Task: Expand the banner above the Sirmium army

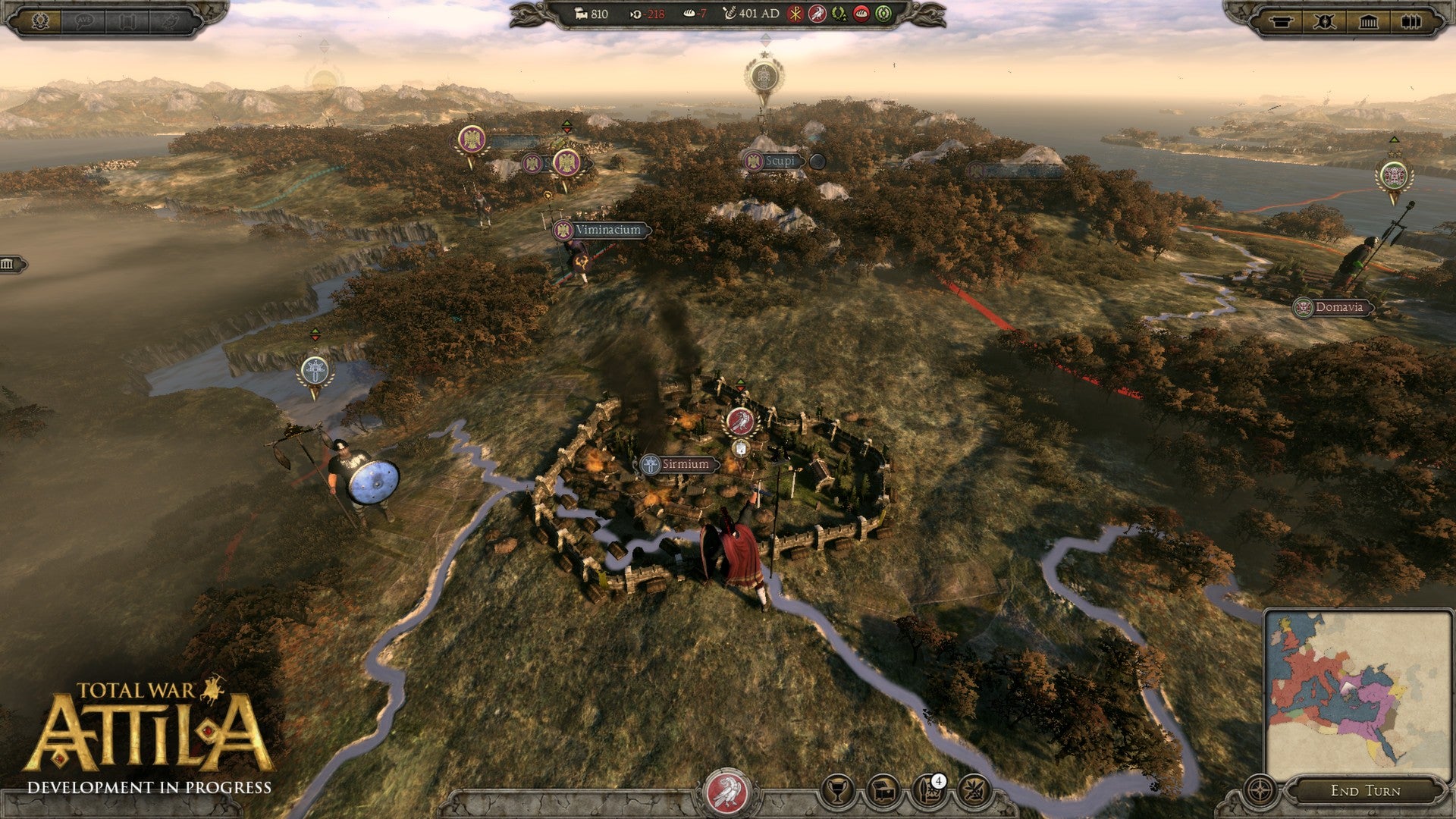Action: pyautogui.click(x=740, y=381)
